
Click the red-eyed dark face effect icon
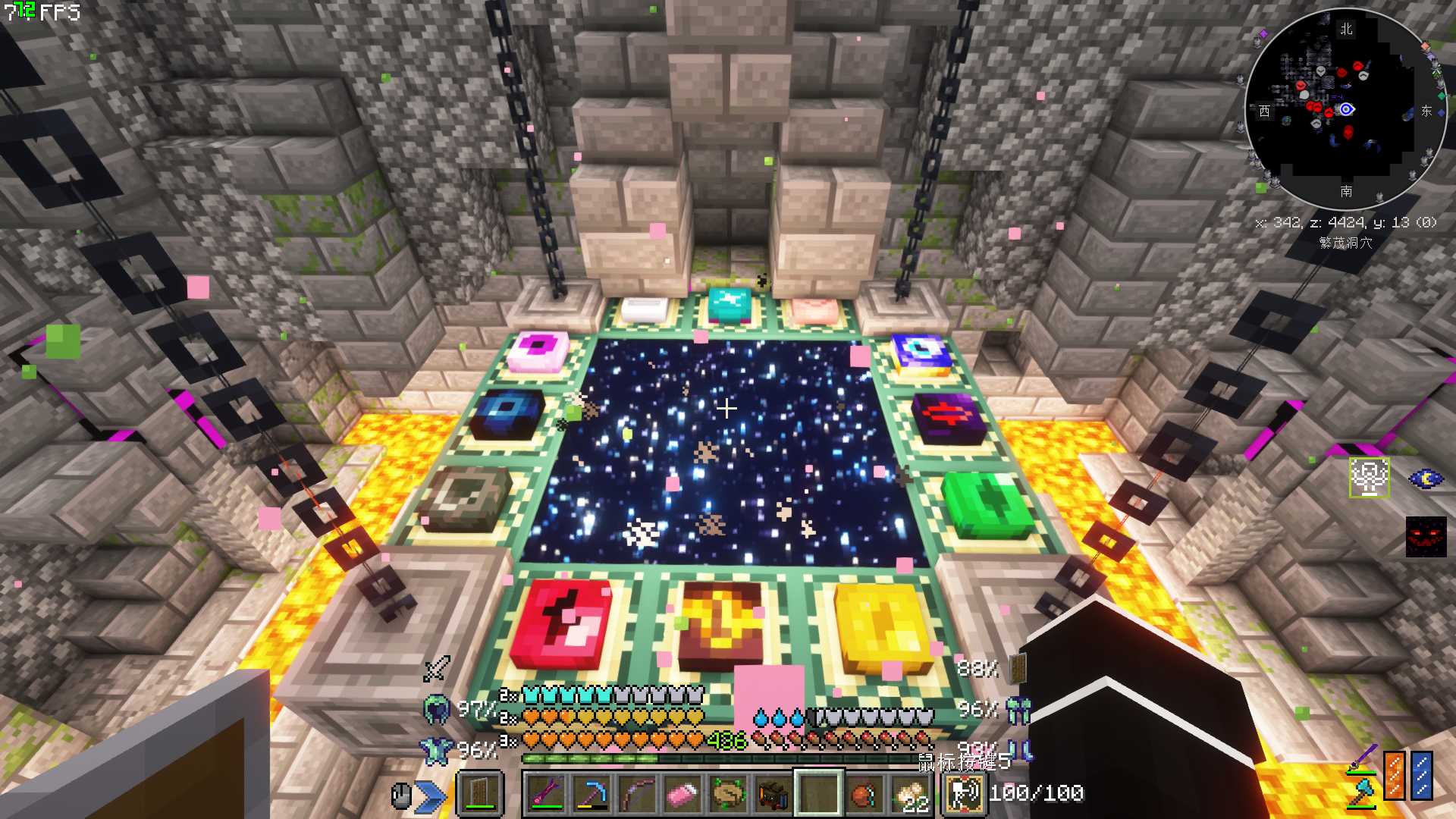pos(1426,537)
